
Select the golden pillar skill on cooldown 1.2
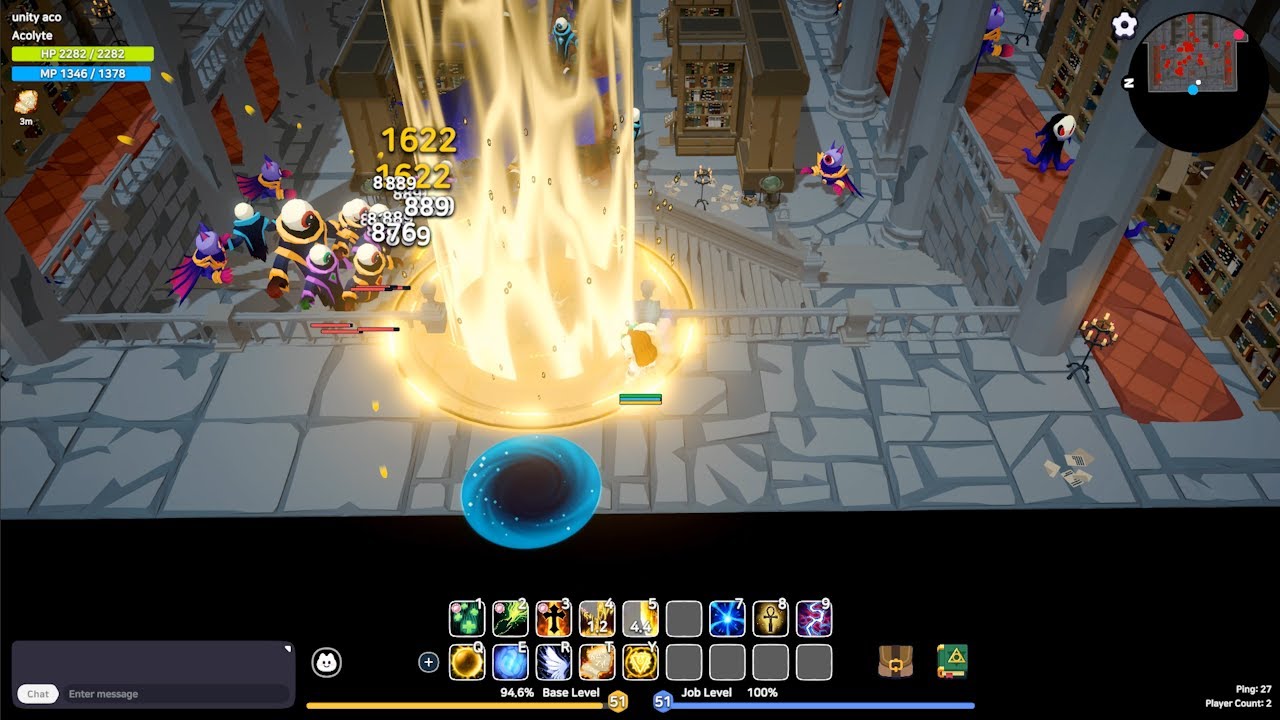coord(597,619)
